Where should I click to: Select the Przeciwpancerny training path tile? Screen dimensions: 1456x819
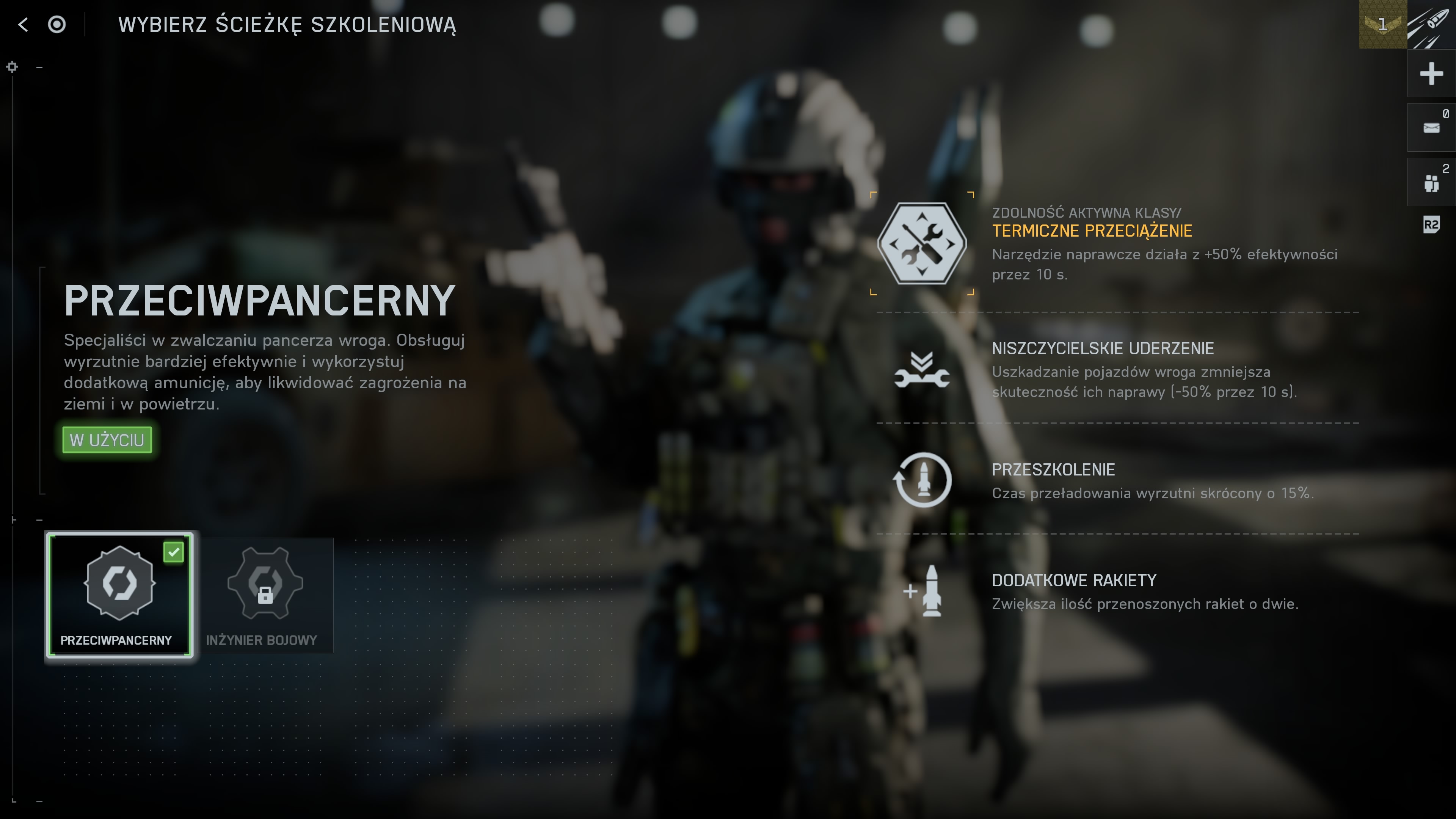click(x=119, y=595)
